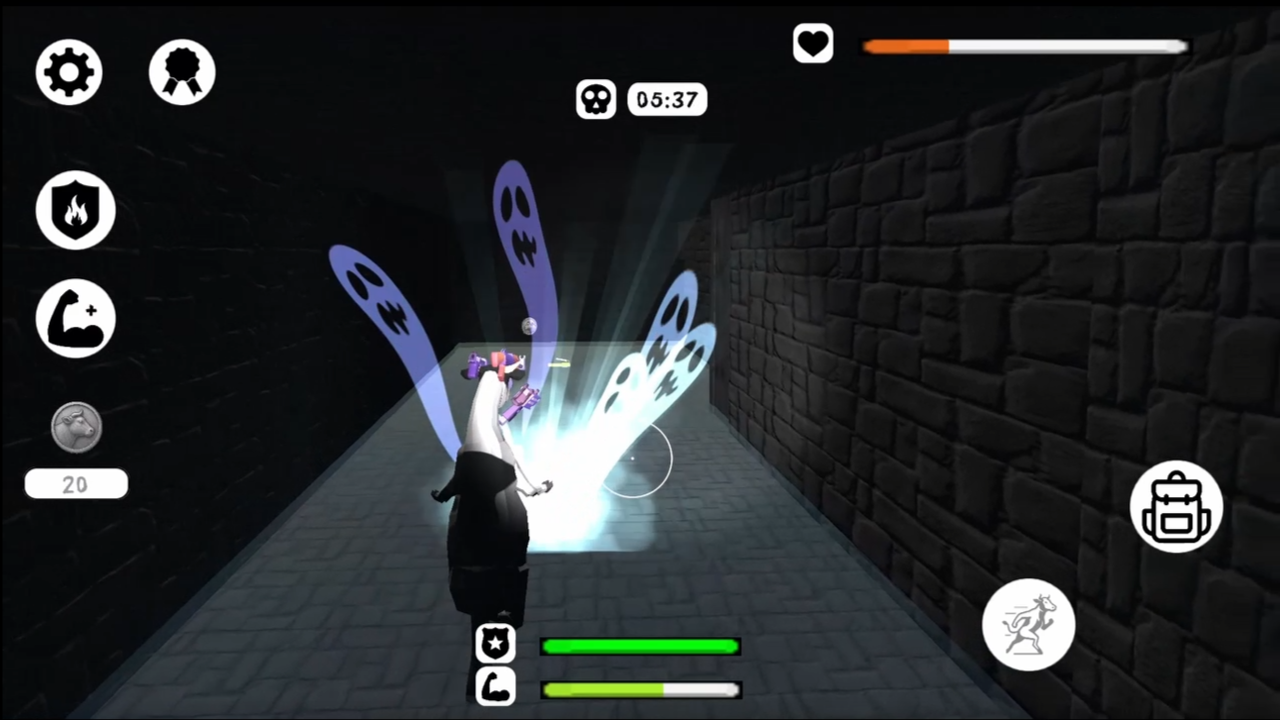Expand the backpack item list
The height and width of the screenshot is (720, 1280).
click(1176, 506)
